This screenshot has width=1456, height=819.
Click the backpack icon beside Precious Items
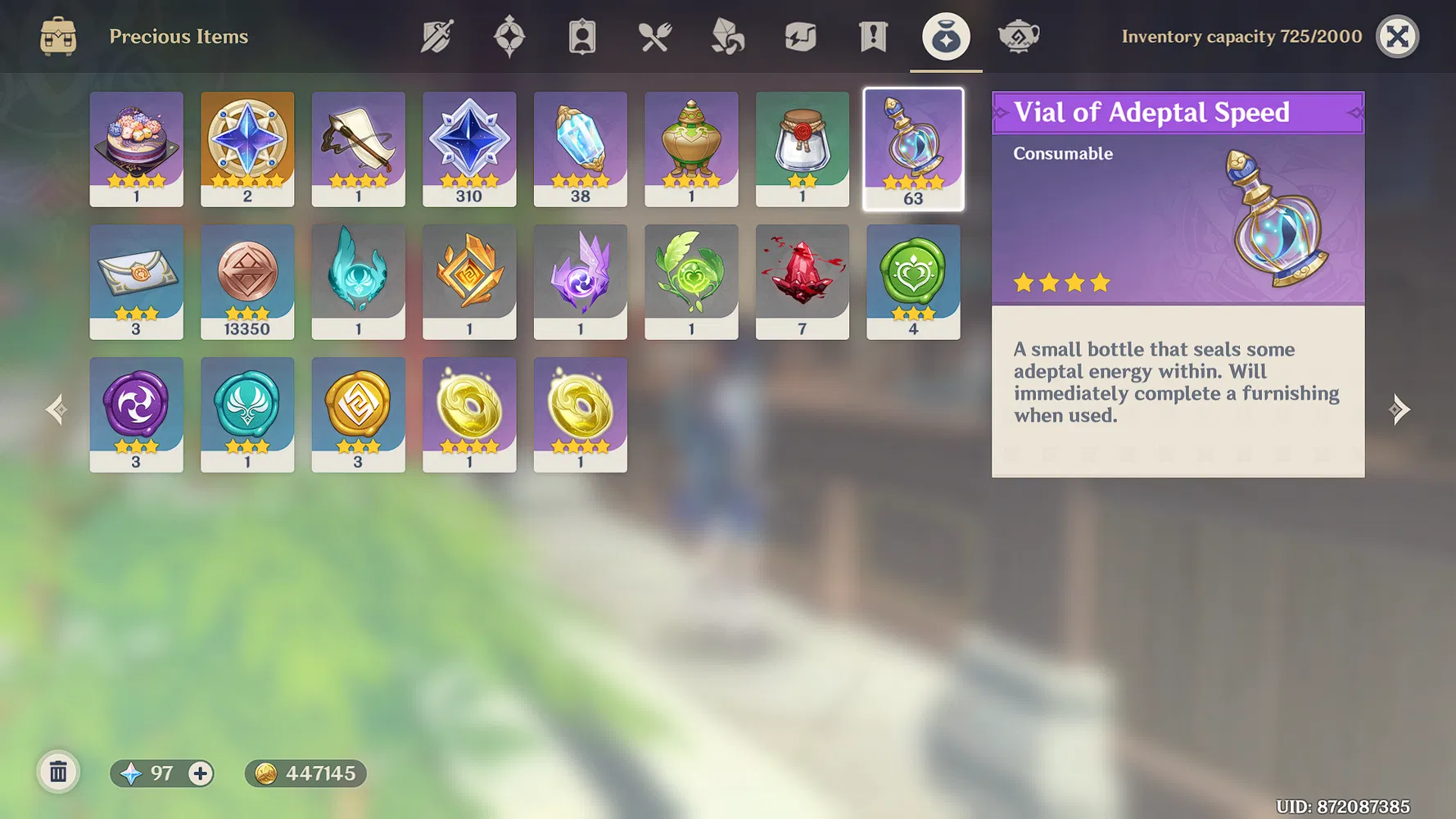pyautogui.click(x=56, y=36)
